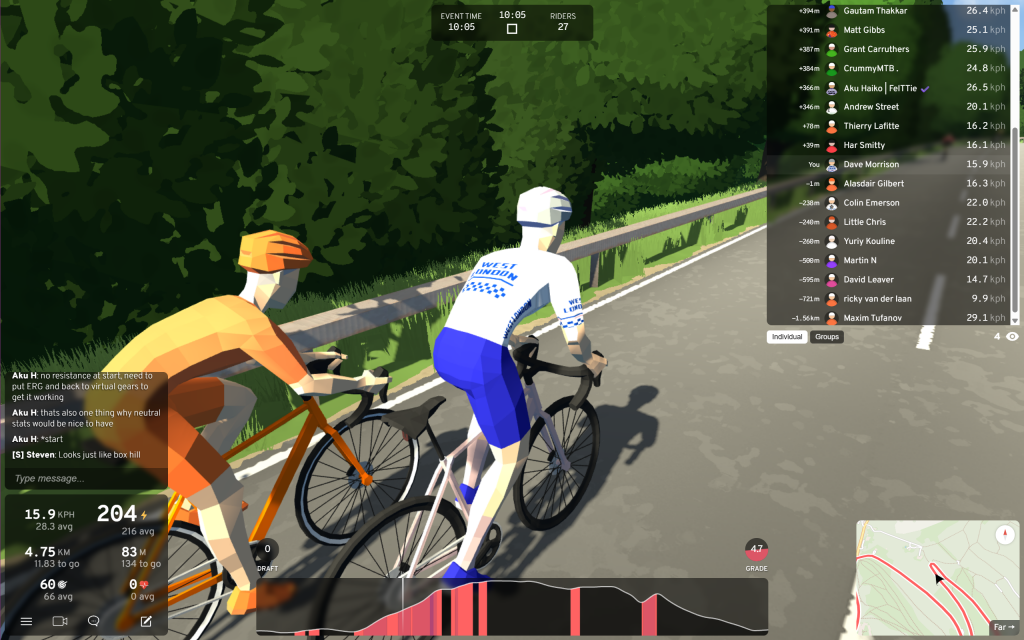Change minimap zoom with Far button

(1003, 627)
